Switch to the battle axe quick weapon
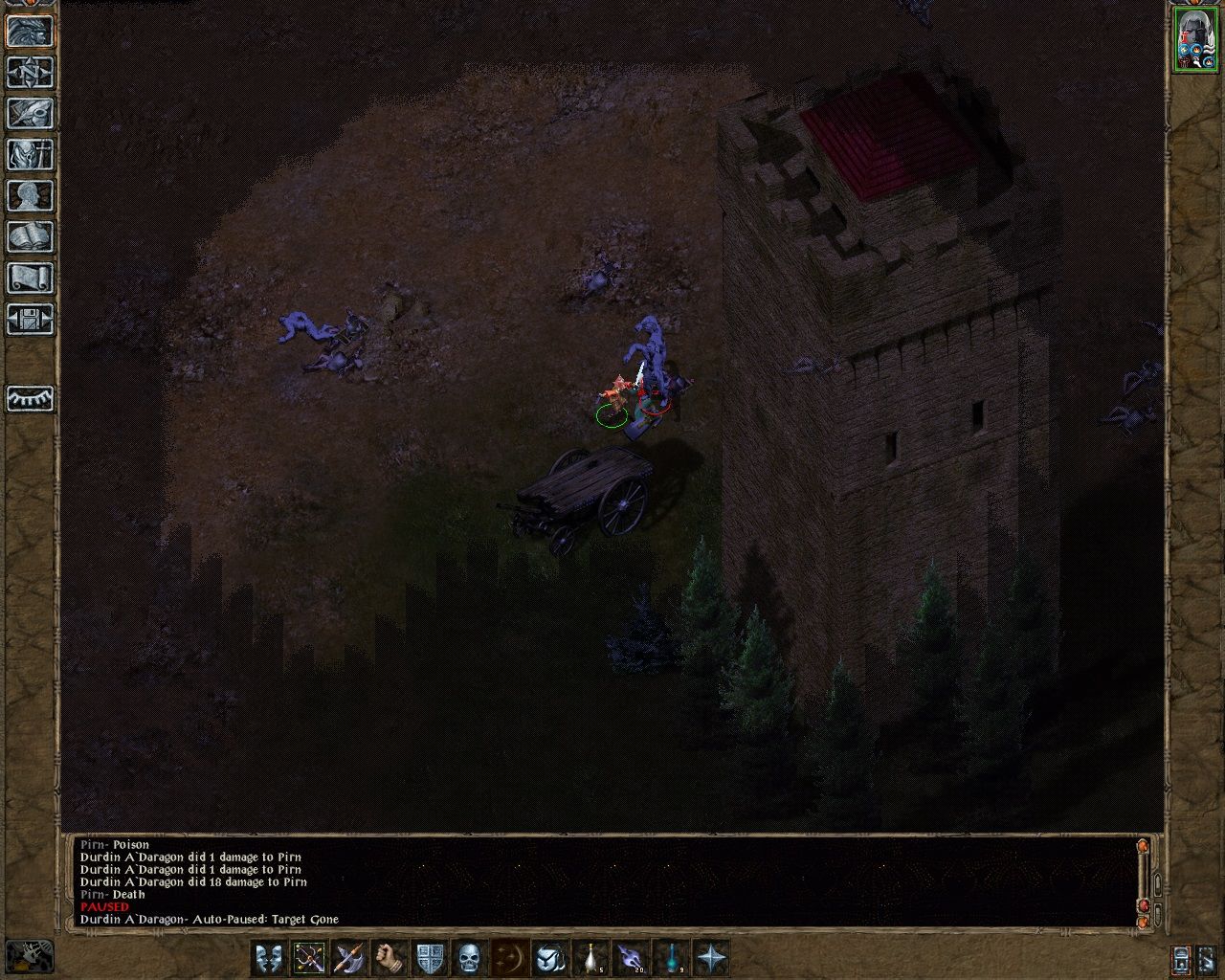1225x980 pixels. click(x=347, y=955)
